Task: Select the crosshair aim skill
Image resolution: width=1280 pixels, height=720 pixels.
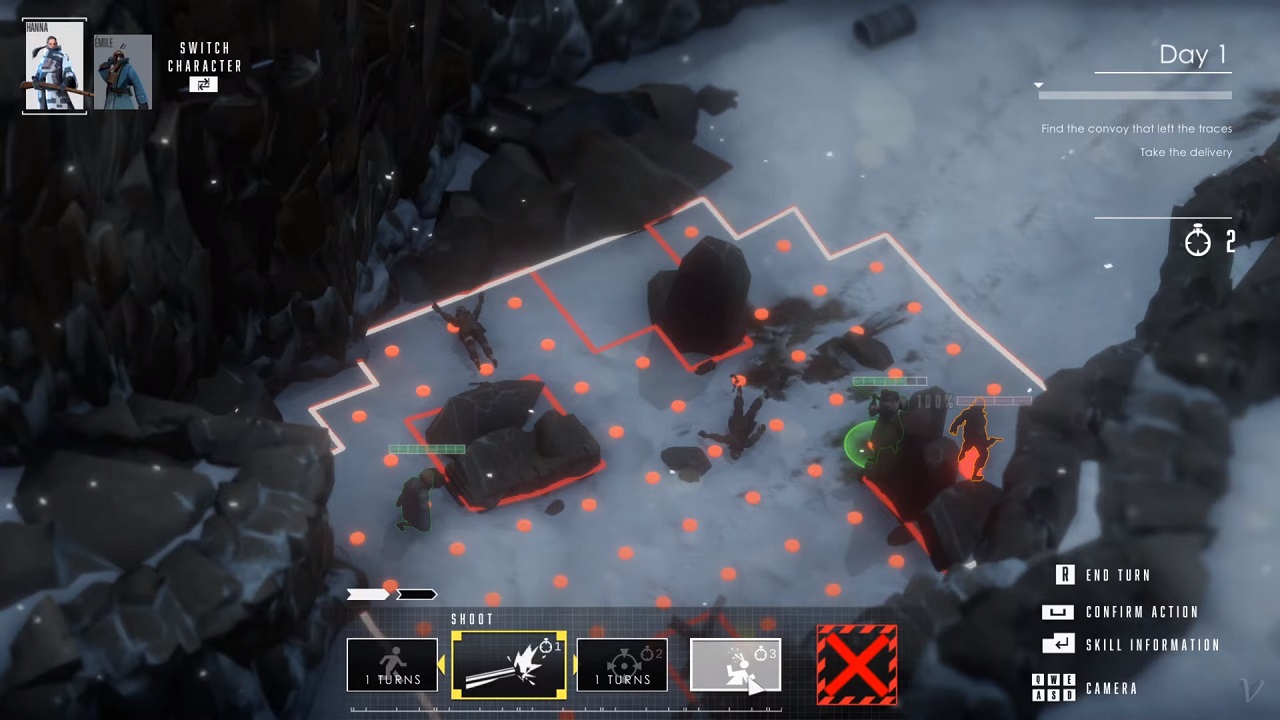Action: tap(622, 665)
